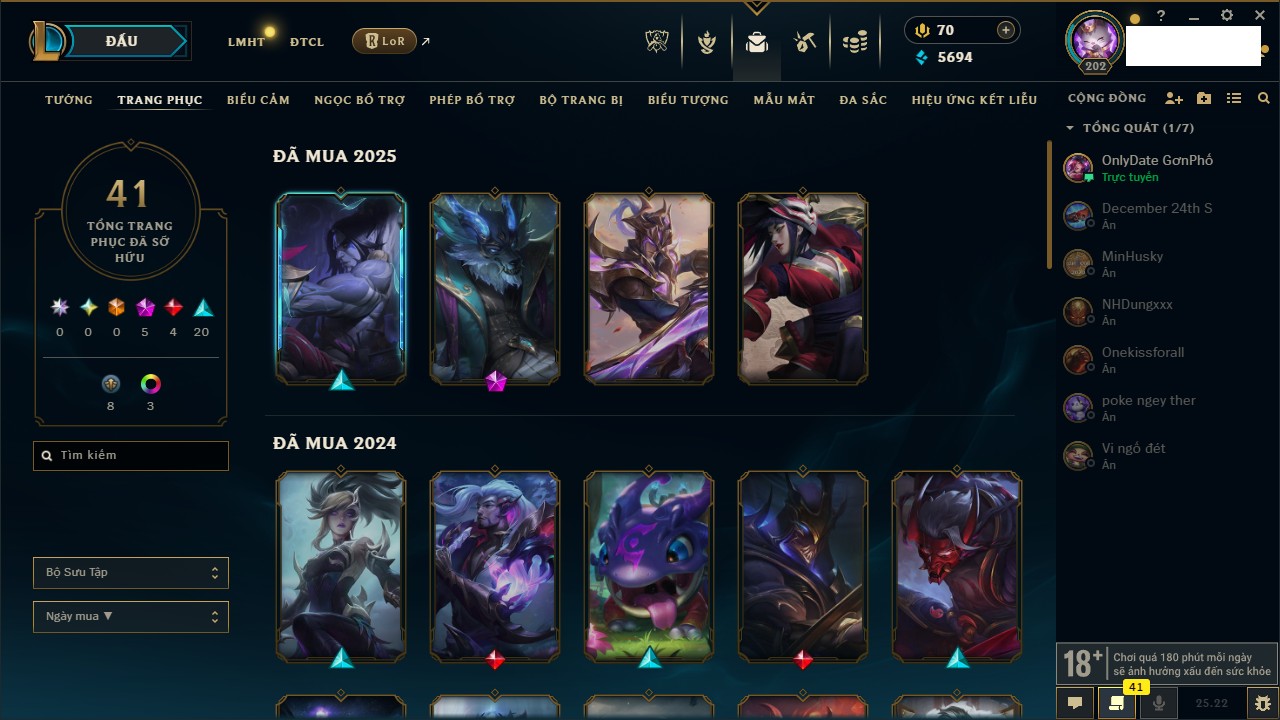Select friend OnlyDate GơnPhố in list
The width and height of the screenshot is (1280, 720).
(x=1155, y=167)
